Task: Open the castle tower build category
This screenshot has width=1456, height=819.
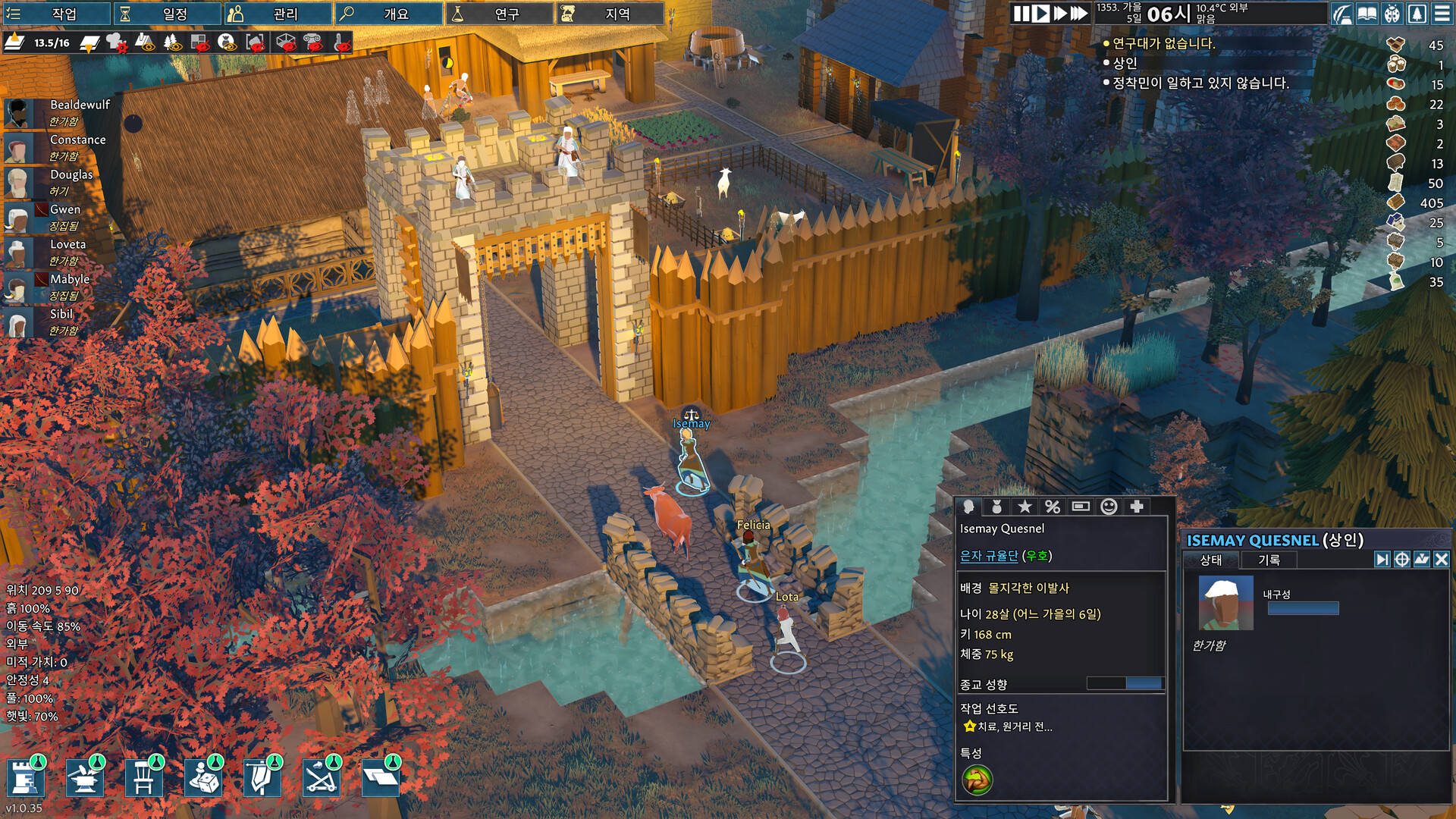Action: 25,778
